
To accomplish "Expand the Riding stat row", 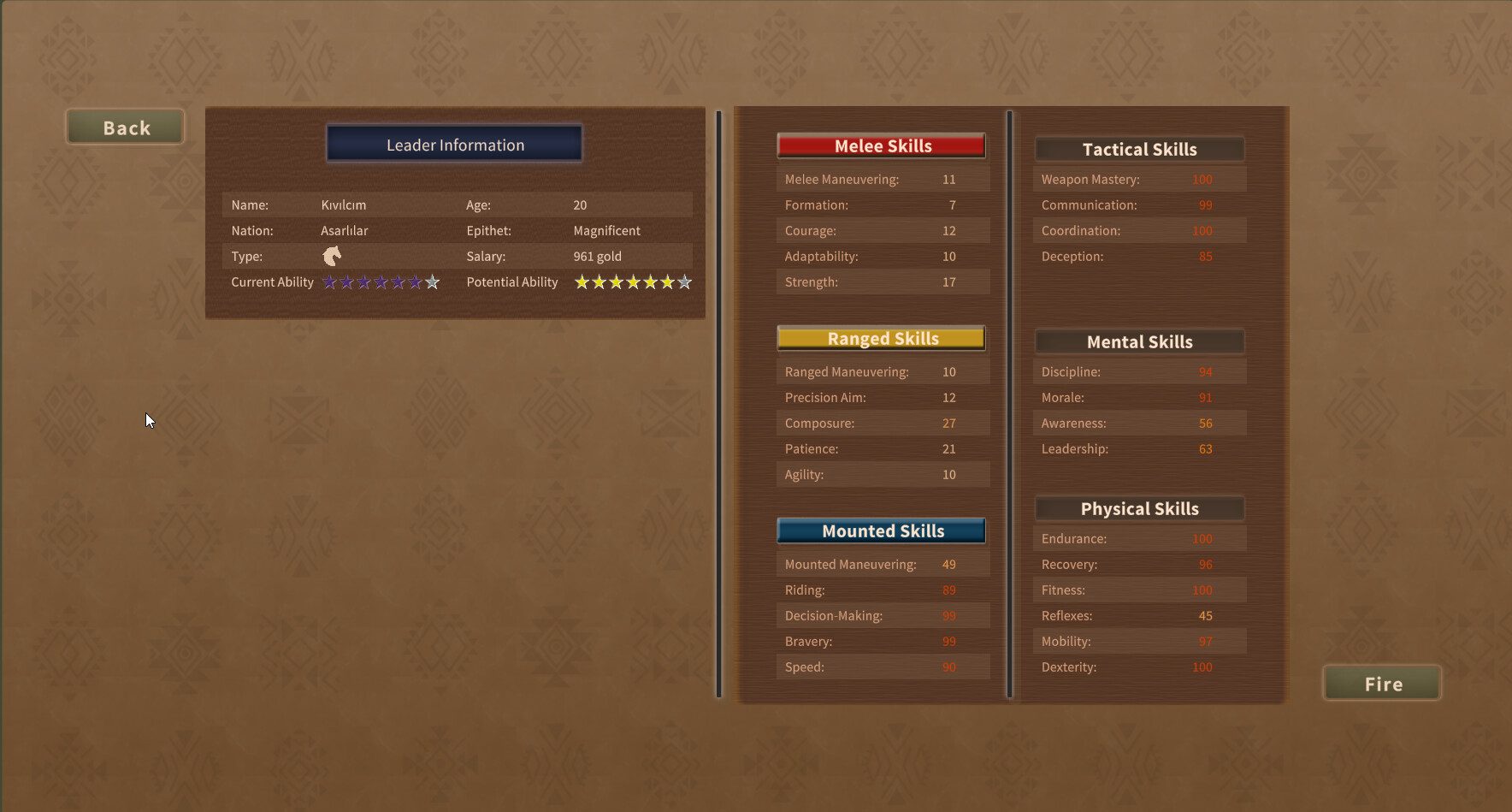I will click(882, 590).
